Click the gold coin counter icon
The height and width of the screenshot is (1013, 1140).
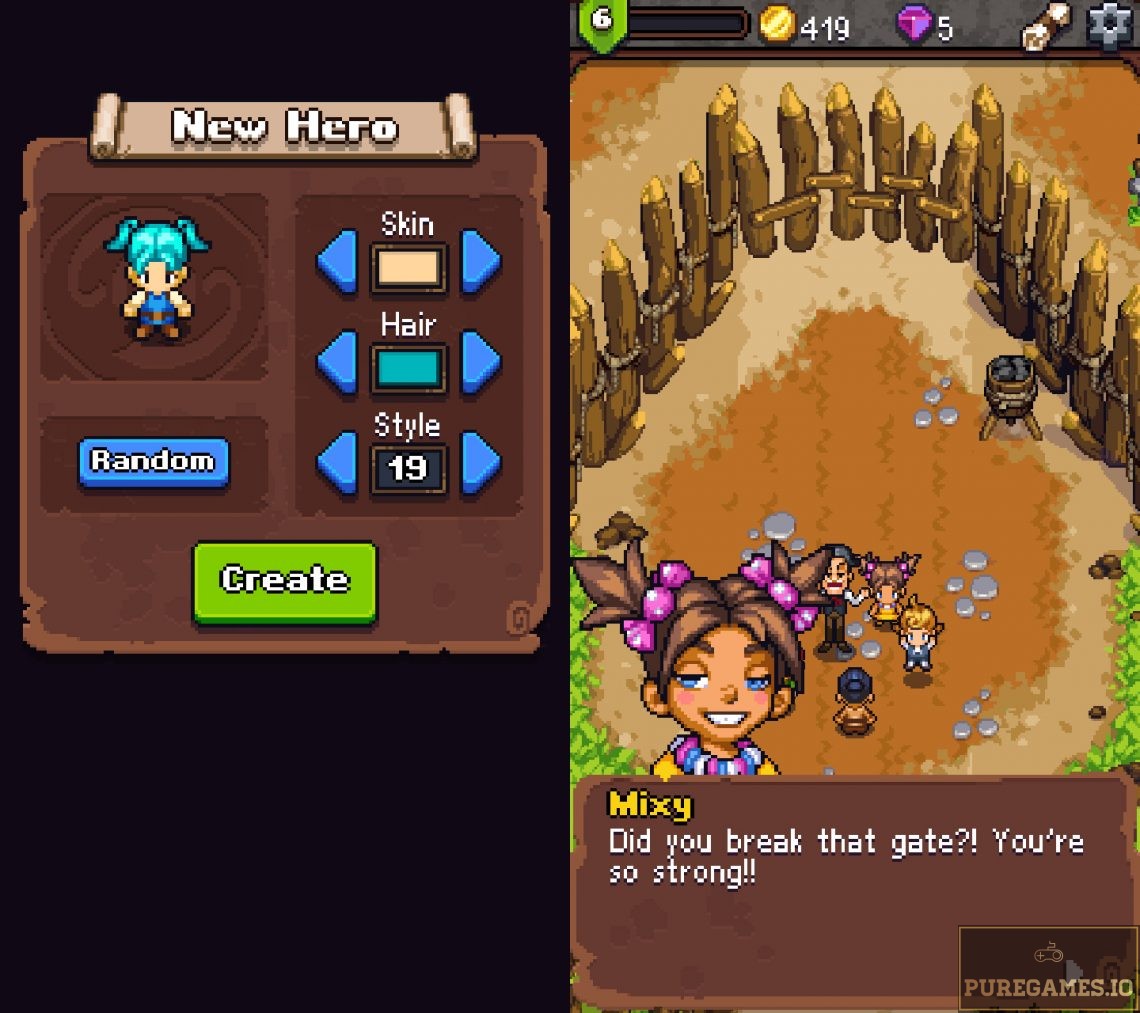coord(776,24)
